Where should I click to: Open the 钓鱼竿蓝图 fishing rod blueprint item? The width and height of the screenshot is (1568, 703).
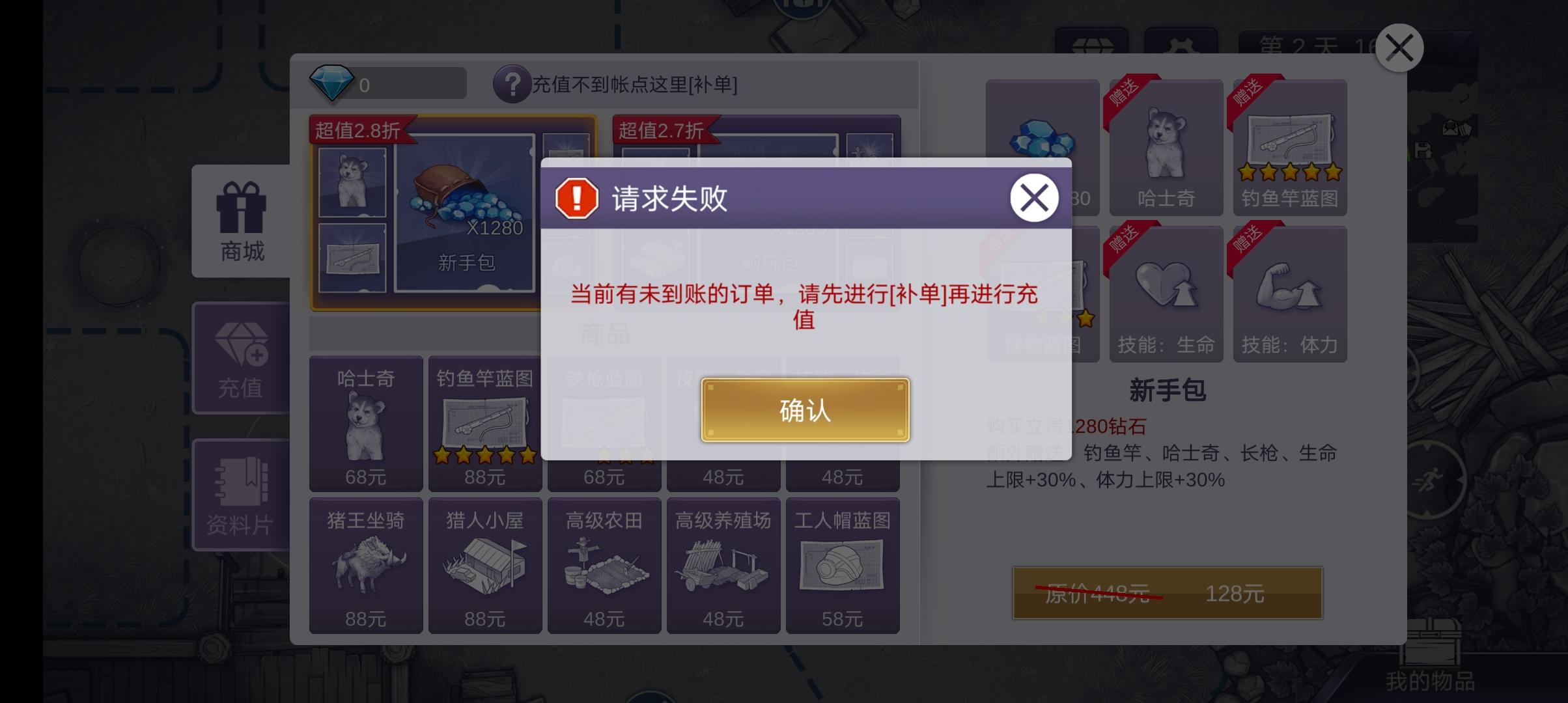coord(484,423)
